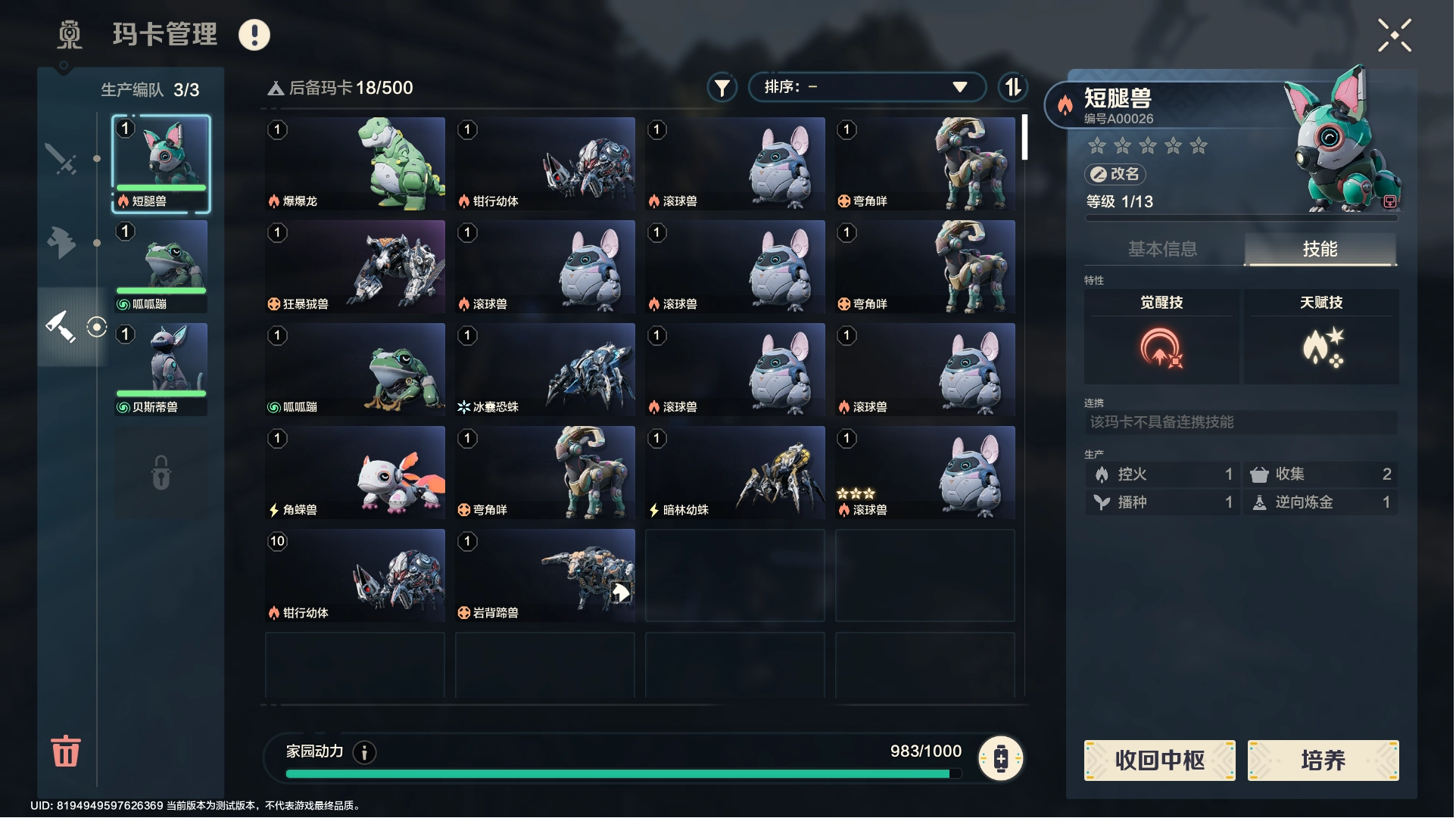Select 贝斯蒂兽 in the production team
This screenshot has width=1456, height=818.
[161, 369]
